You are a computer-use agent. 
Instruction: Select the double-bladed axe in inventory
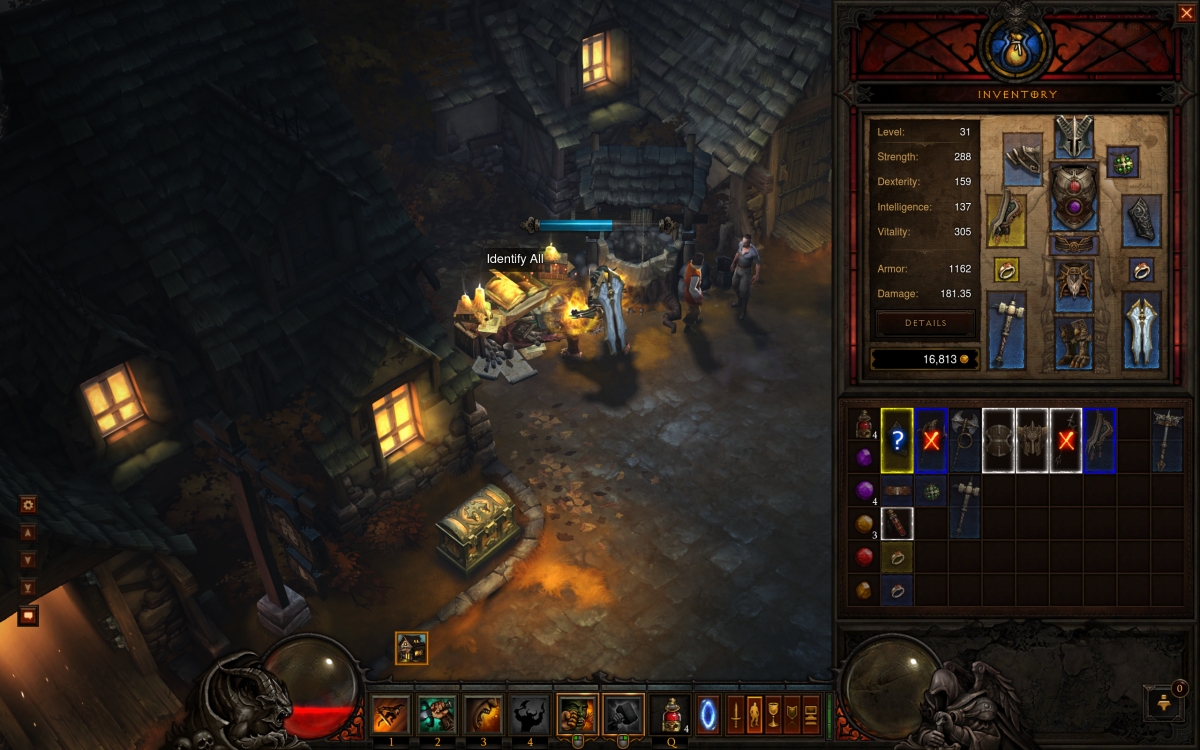point(965,440)
